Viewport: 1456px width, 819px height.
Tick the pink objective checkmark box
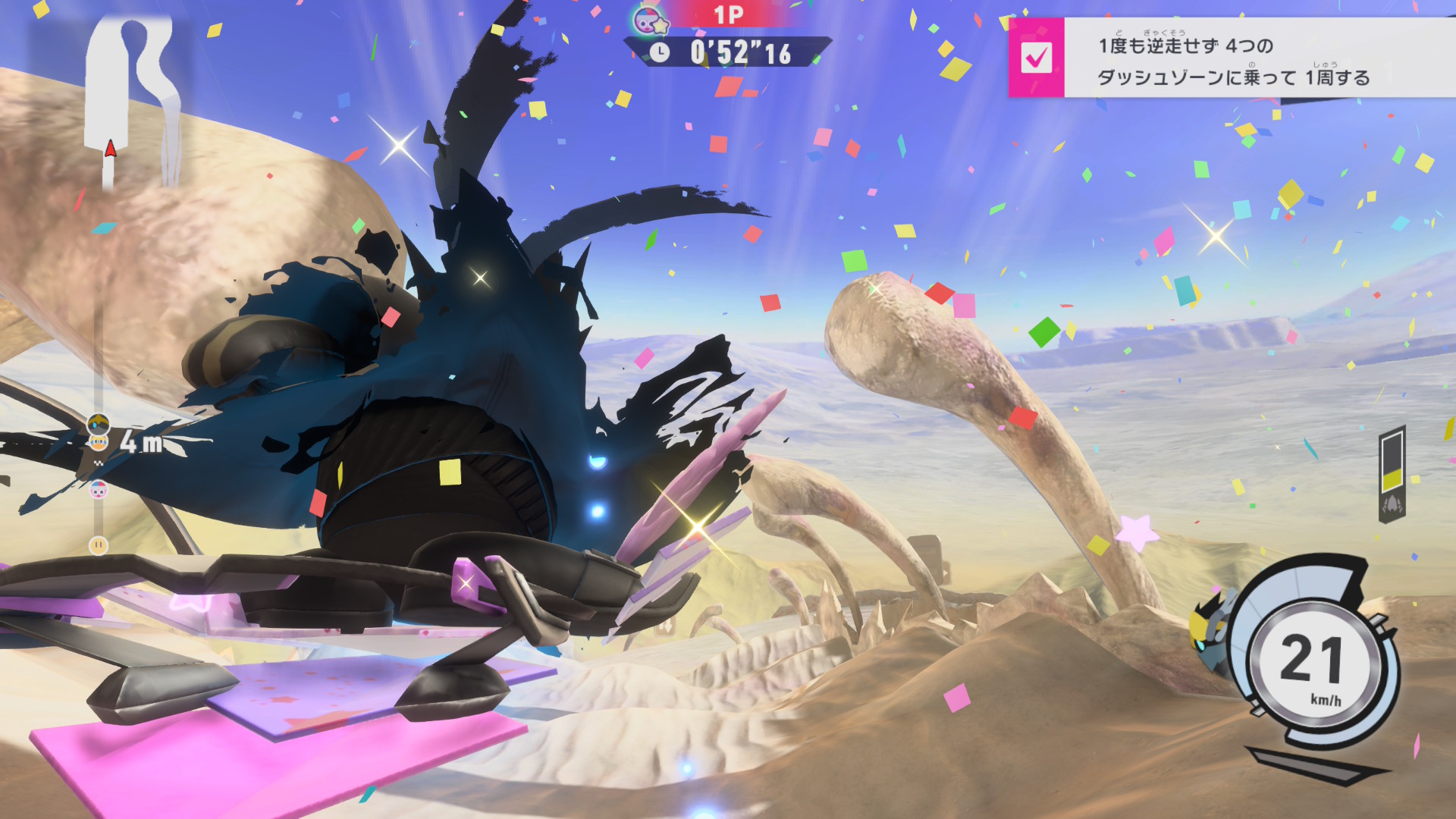[x=1036, y=58]
